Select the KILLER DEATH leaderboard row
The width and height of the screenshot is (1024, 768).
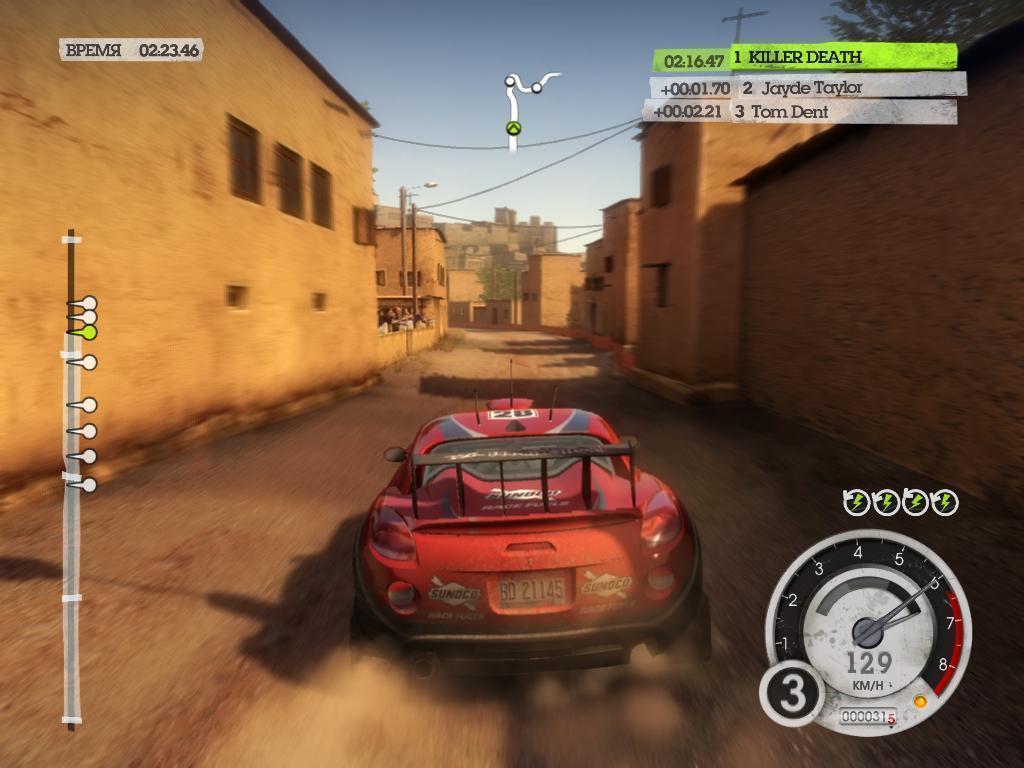point(805,58)
